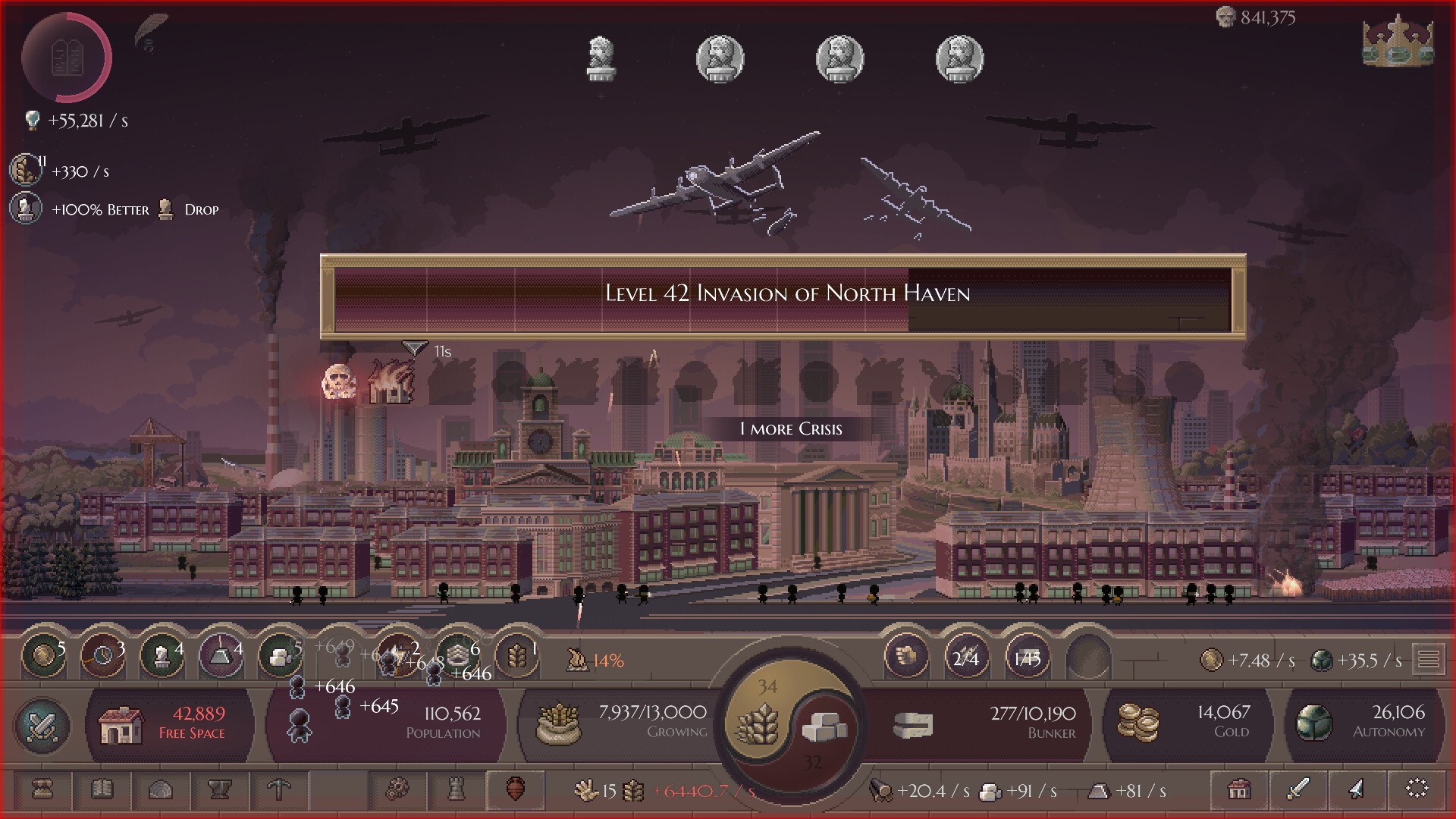The image size is (1456, 819).
Task: Open the house buildings button
Action: (1239, 790)
